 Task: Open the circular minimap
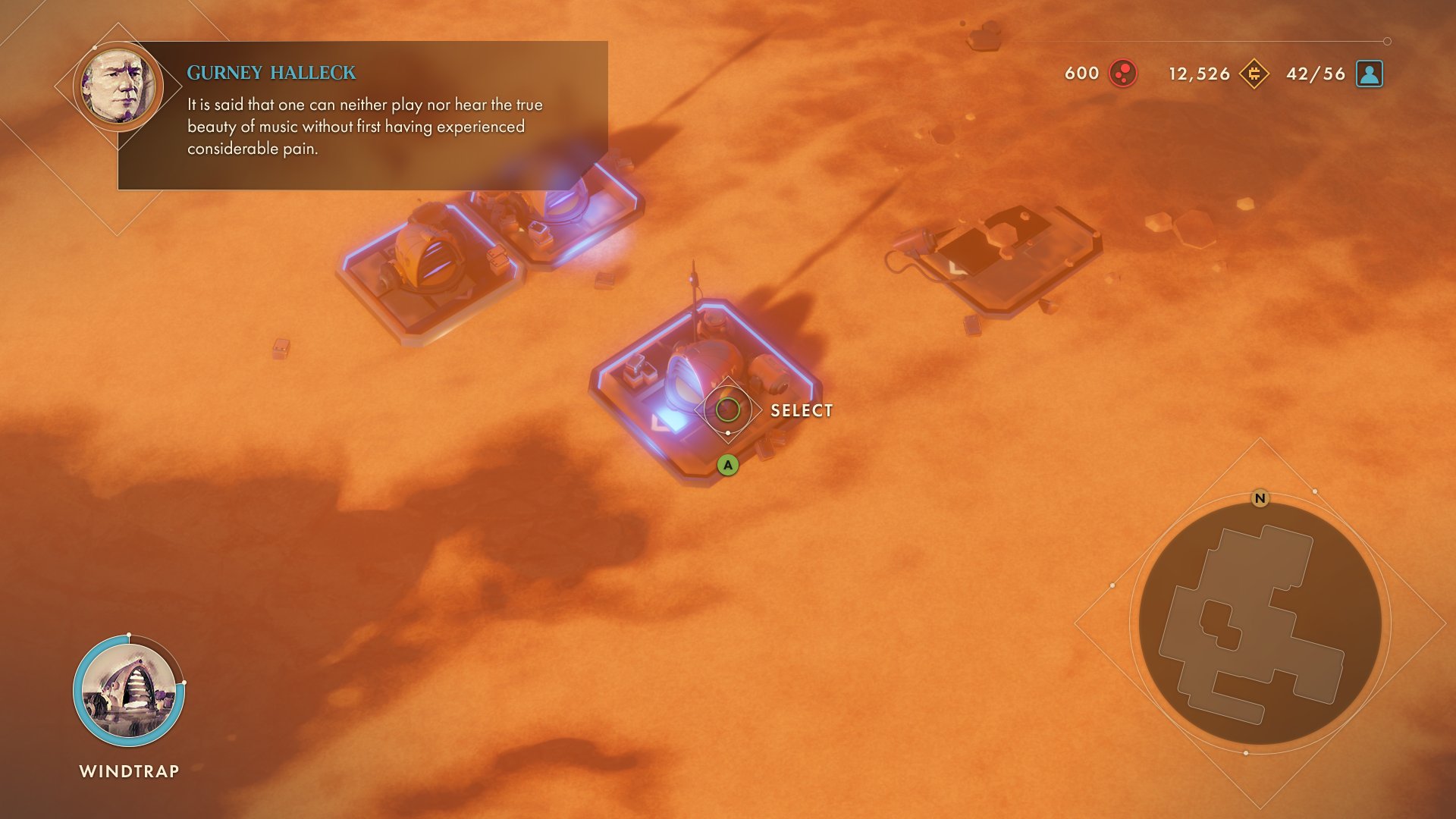click(1260, 623)
